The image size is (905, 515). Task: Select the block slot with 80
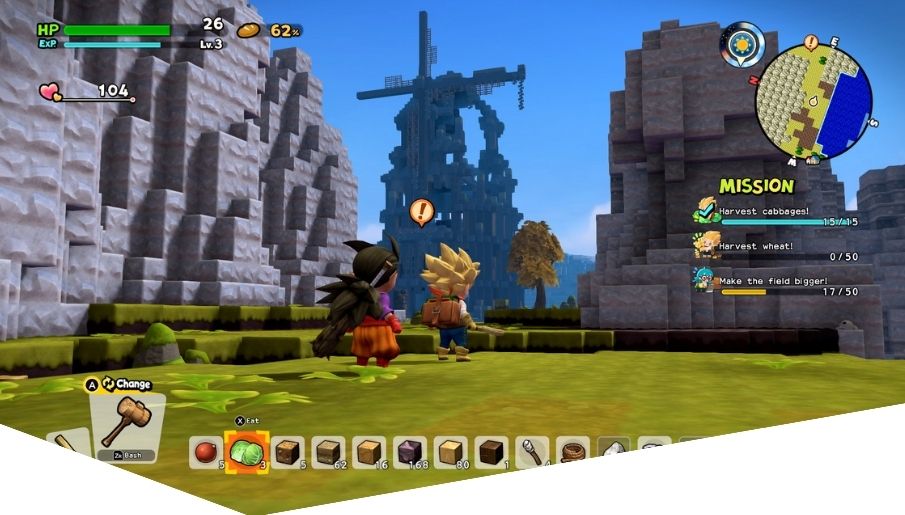pyautogui.click(x=450, y=452)
